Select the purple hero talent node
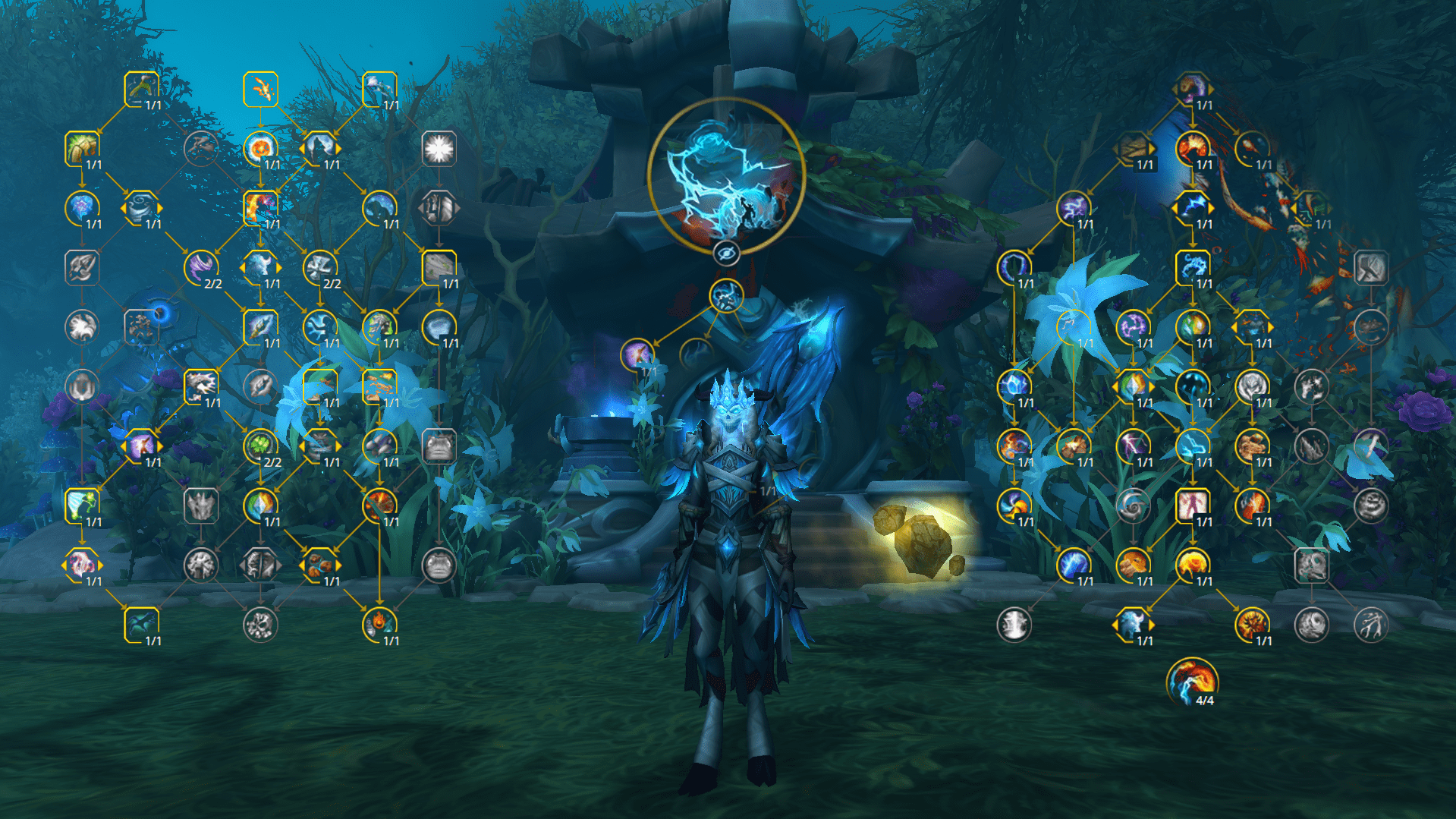 tap(637, 354)
